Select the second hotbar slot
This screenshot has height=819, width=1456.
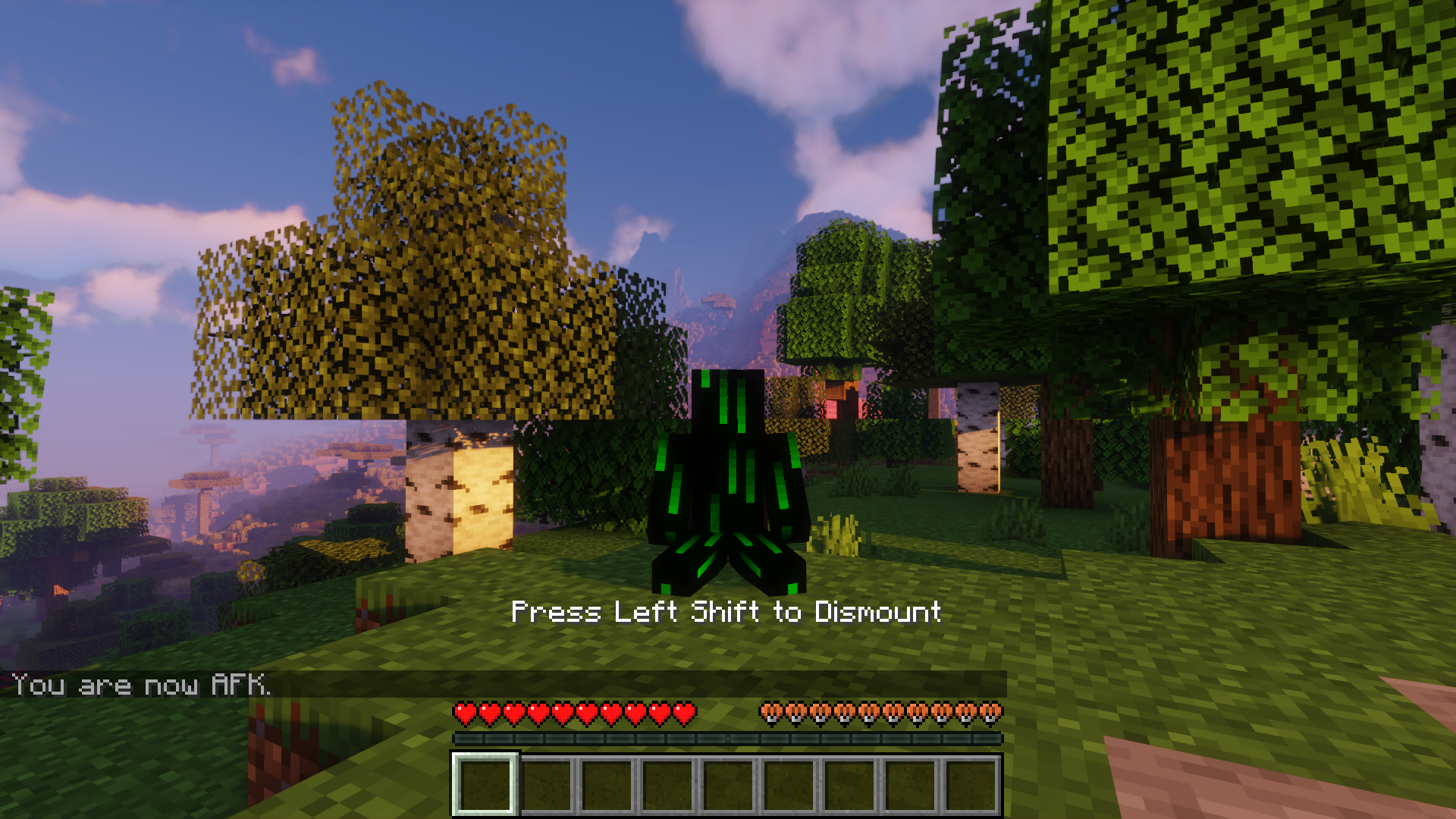tap(545, 781)
